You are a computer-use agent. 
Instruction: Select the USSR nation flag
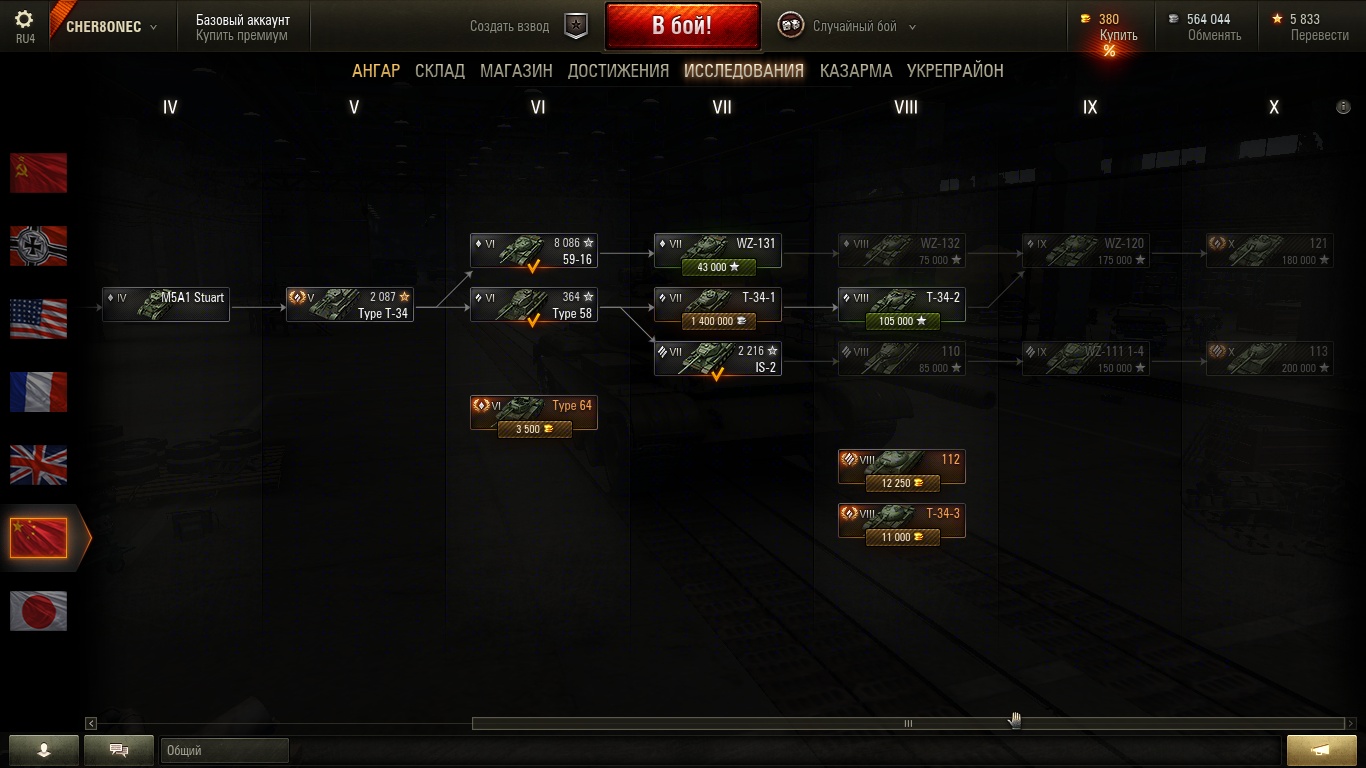39,173
